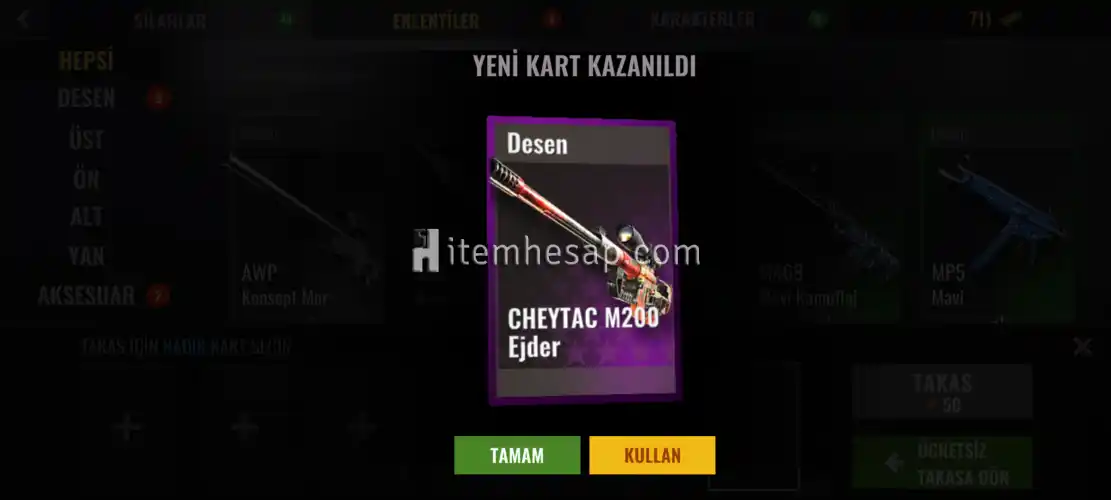Filter cards by DESEN category

click(86, 99)
